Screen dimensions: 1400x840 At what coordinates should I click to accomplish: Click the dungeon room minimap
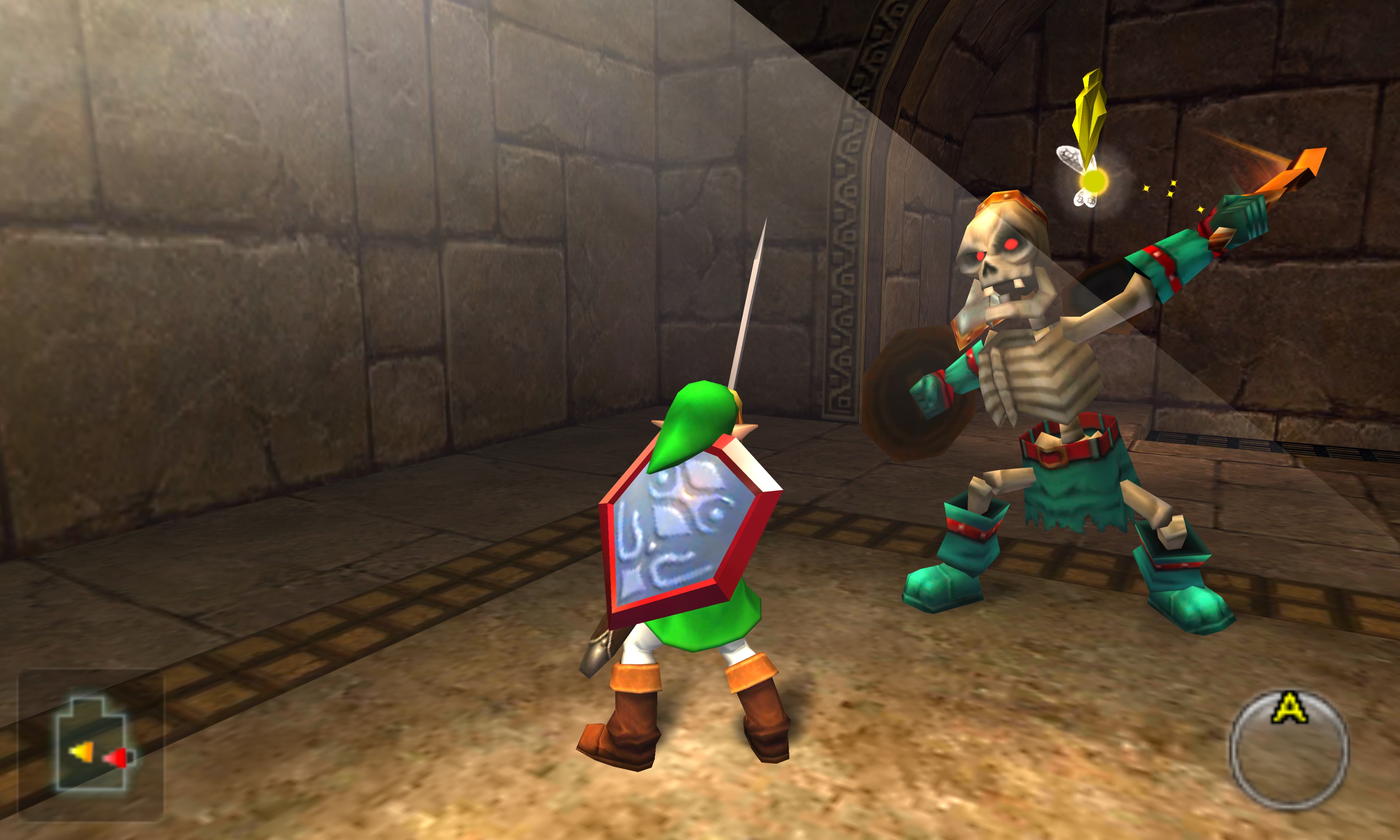pyautogui.click(x=91, y=745)
